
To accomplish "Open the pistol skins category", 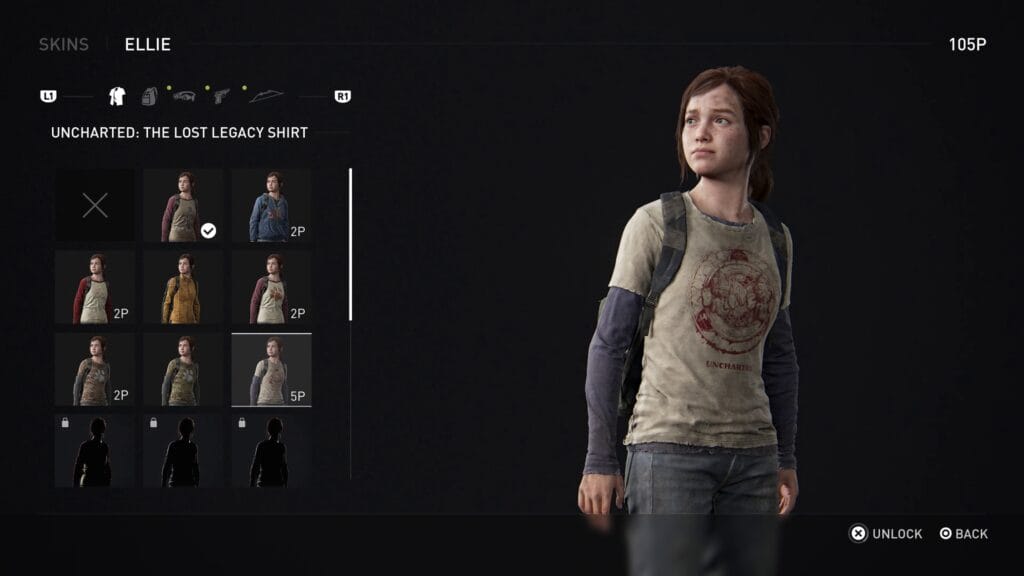I will (221, 96).
